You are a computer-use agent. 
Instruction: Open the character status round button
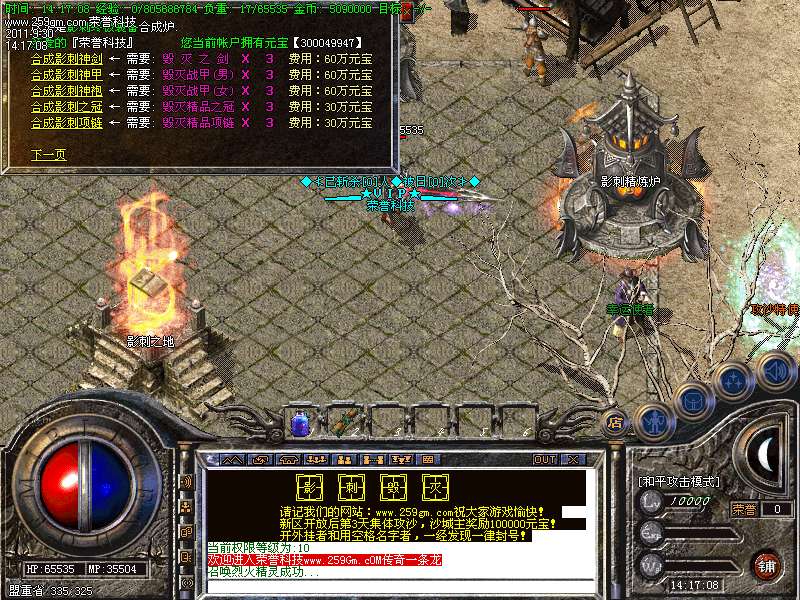coord(652,421)
